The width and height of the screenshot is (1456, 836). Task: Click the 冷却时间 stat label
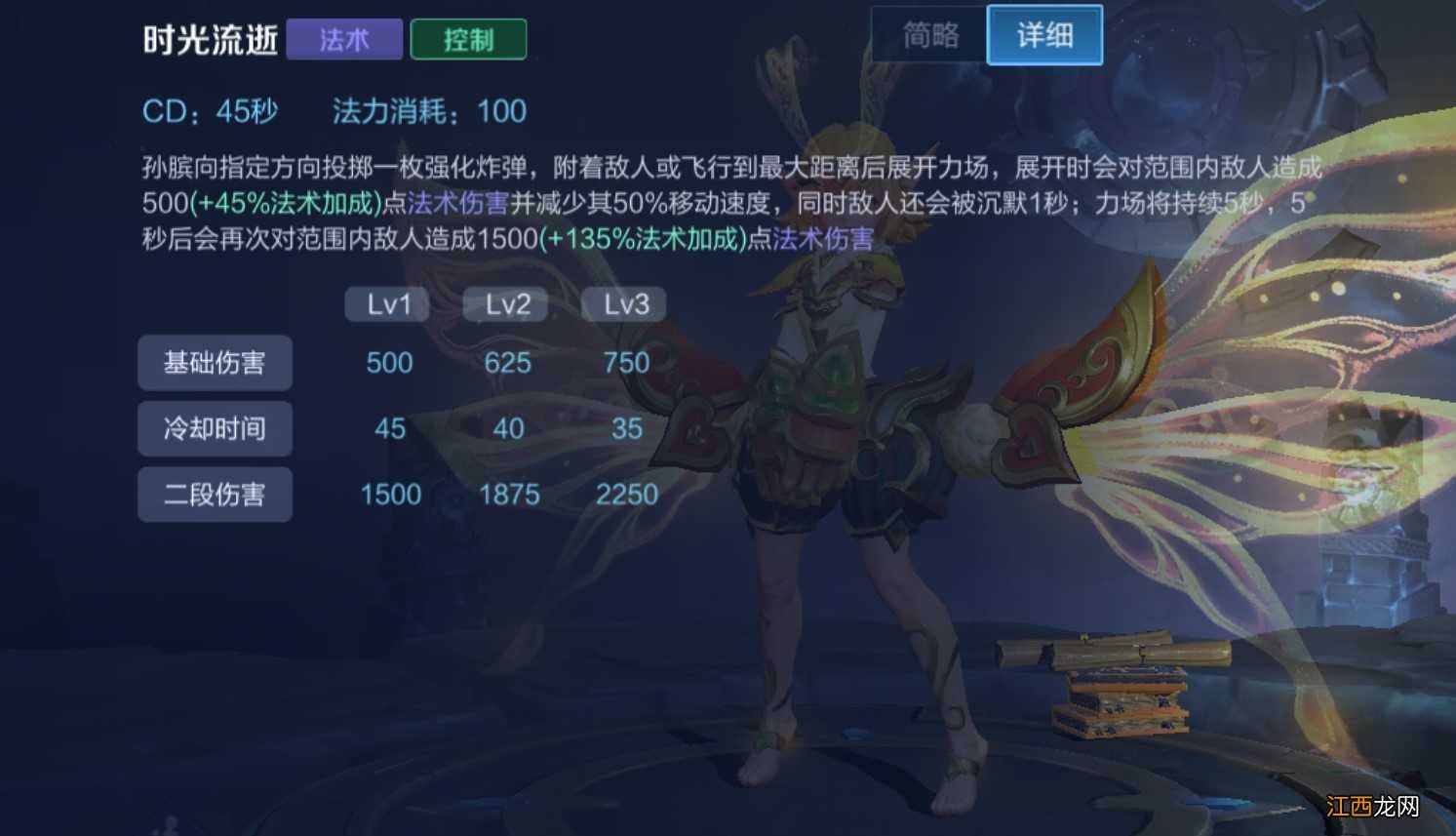[x=215, y=428]
